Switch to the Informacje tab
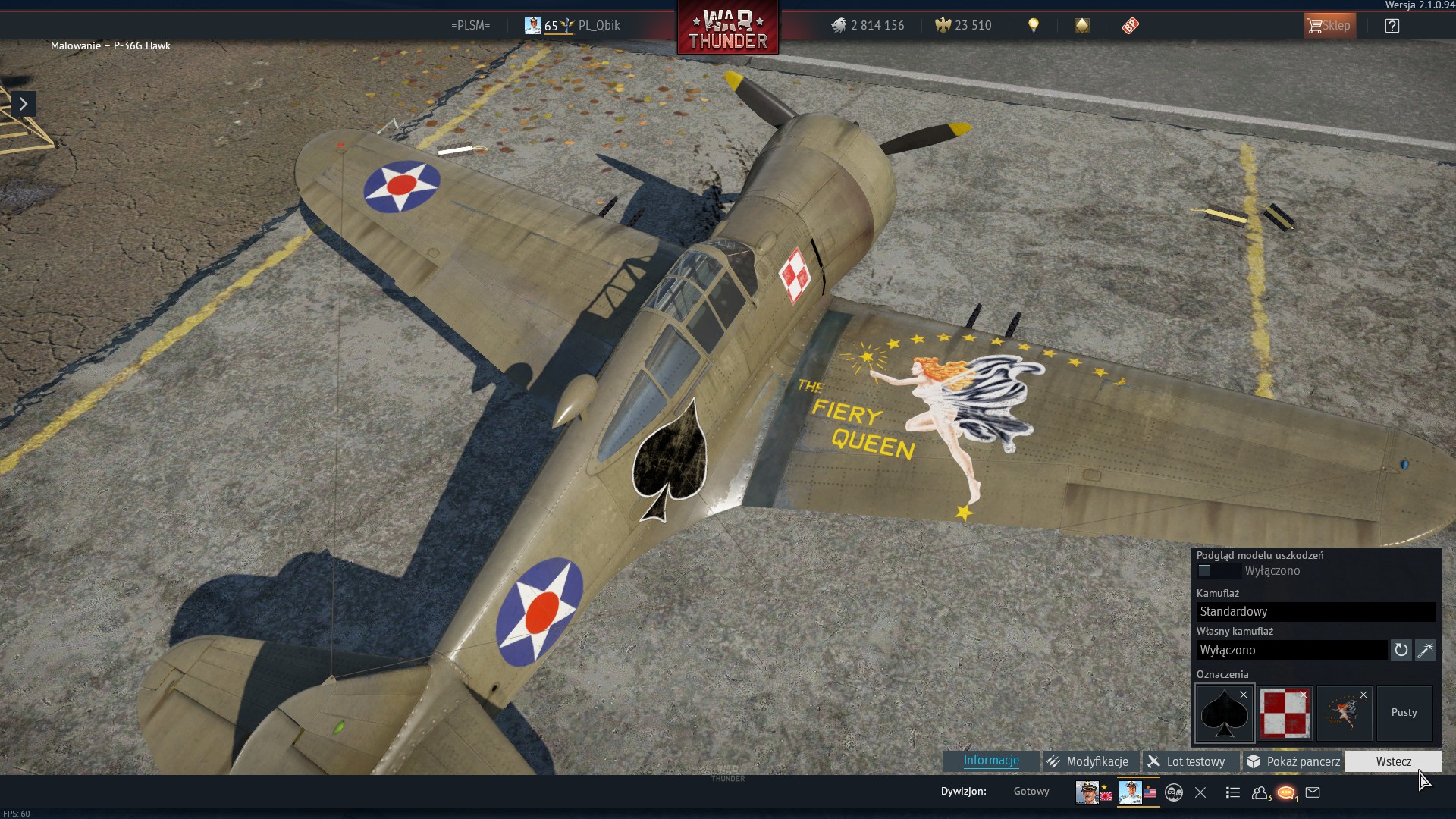Screen dimensions: 1456x819 coord(990,761)
